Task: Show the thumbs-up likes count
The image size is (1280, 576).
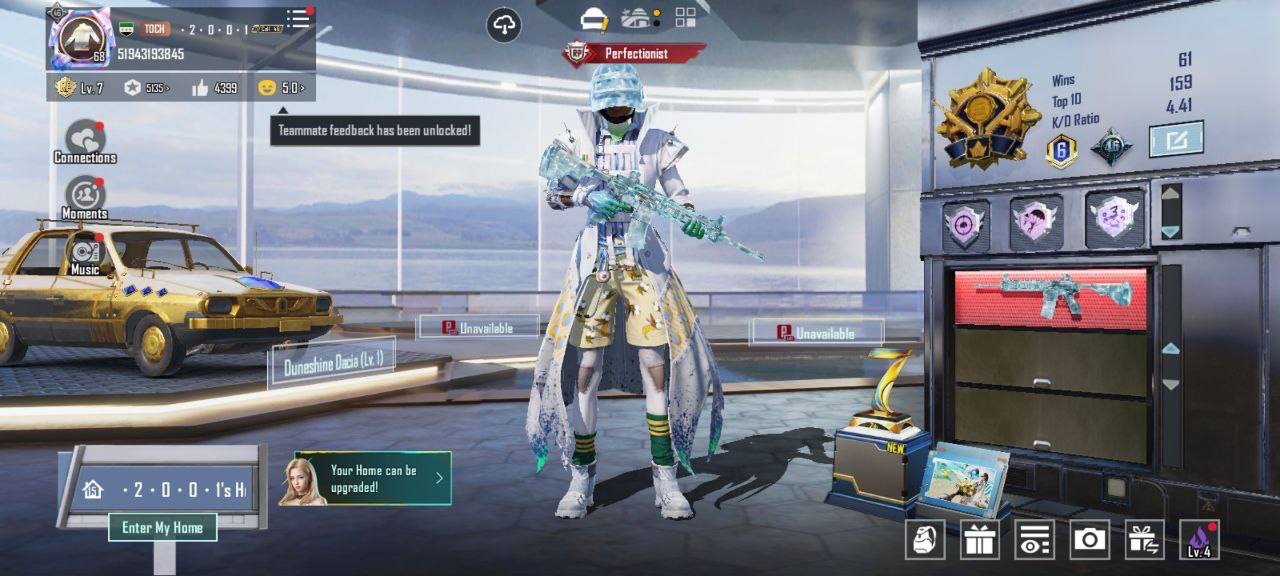Action: click(214, 88)
